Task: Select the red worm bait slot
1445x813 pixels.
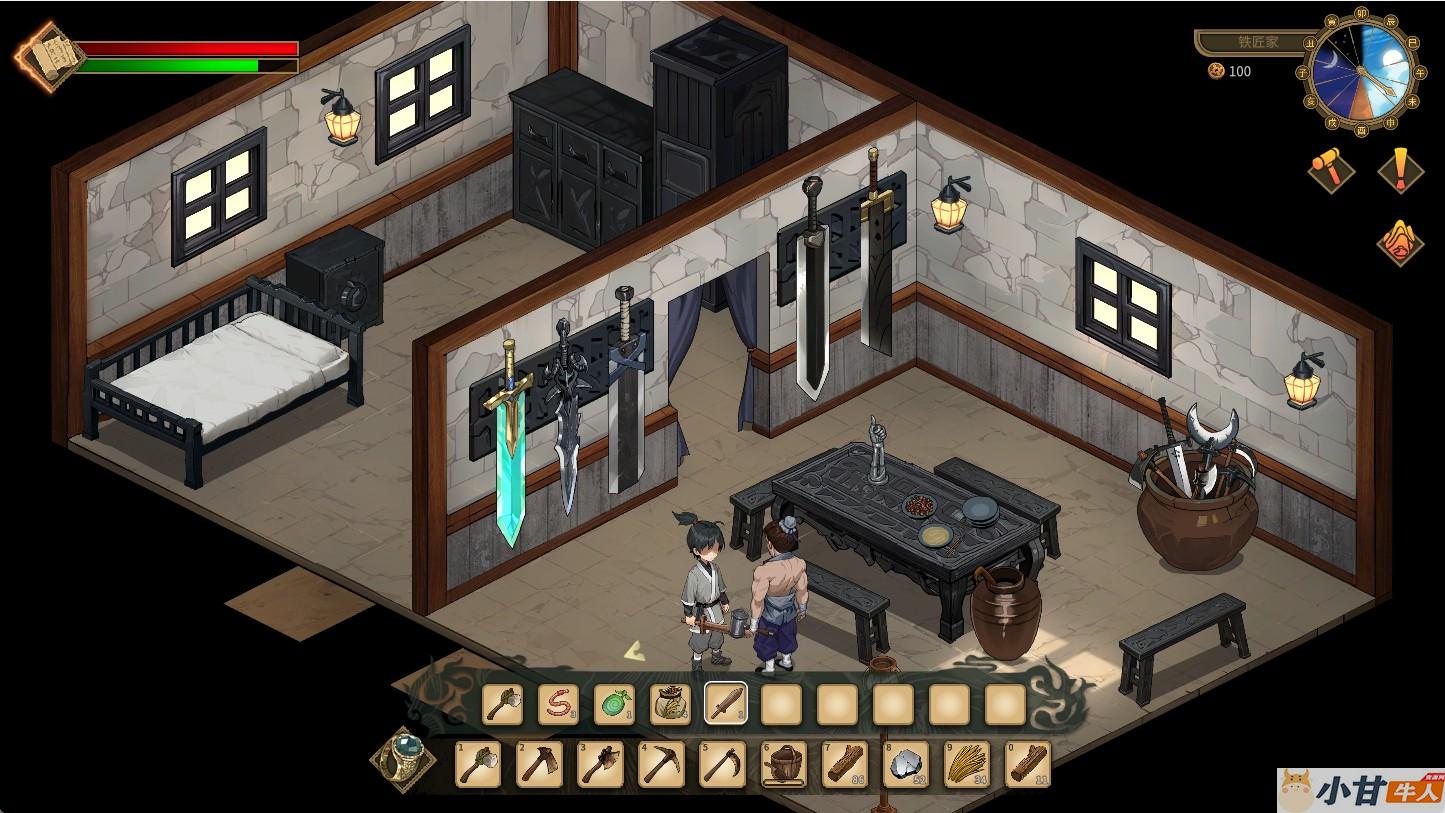Action: 558,704
